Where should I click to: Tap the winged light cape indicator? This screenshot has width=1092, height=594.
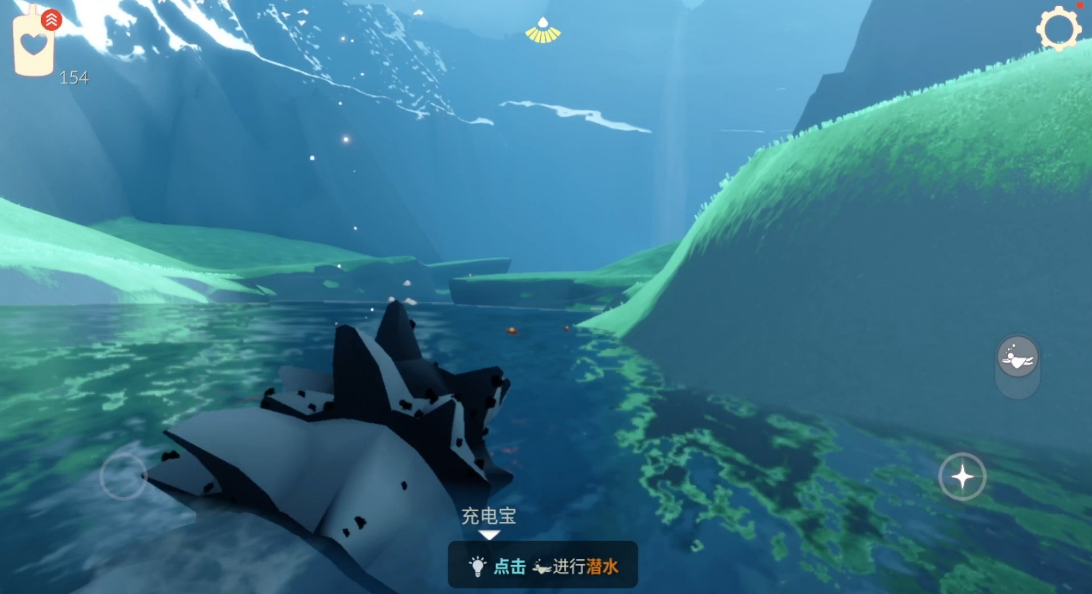pos(543,31)
